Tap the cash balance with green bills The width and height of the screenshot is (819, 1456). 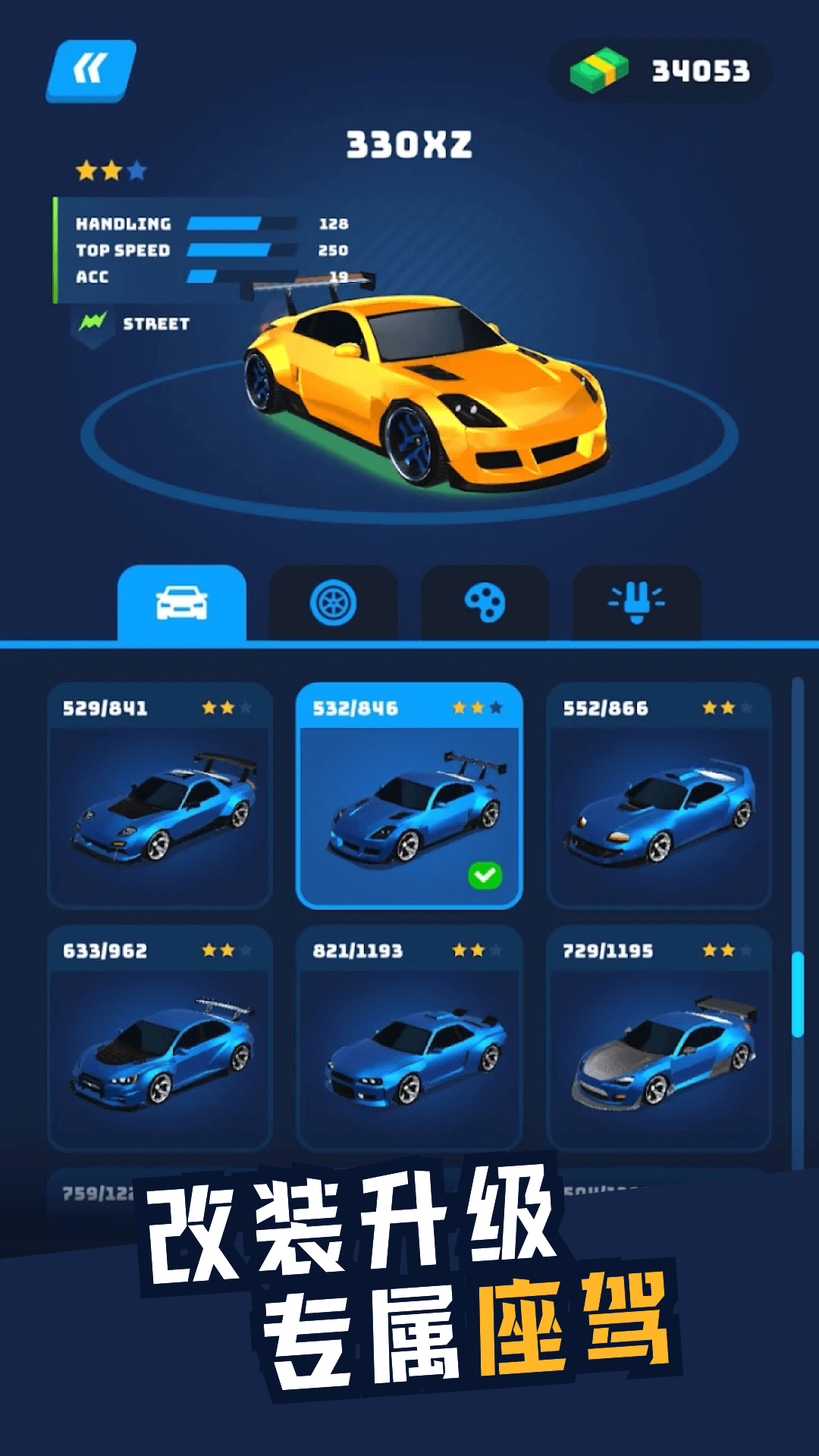[660, 71]
